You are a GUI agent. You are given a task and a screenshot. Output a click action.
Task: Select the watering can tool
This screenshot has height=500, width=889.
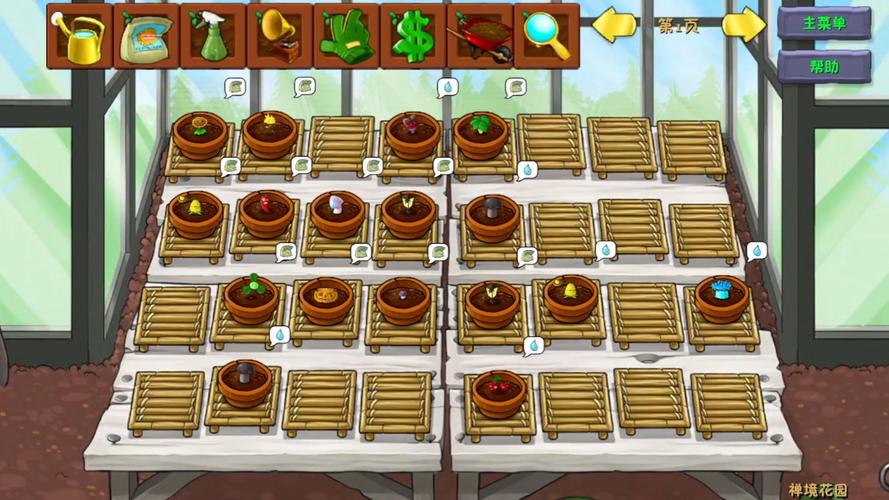[x=79, y=35]
